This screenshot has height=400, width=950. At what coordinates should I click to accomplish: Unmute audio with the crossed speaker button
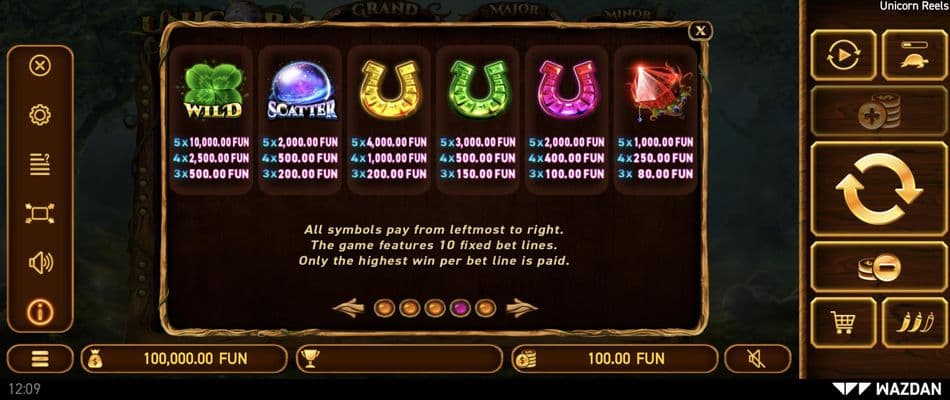pos(757,358)
